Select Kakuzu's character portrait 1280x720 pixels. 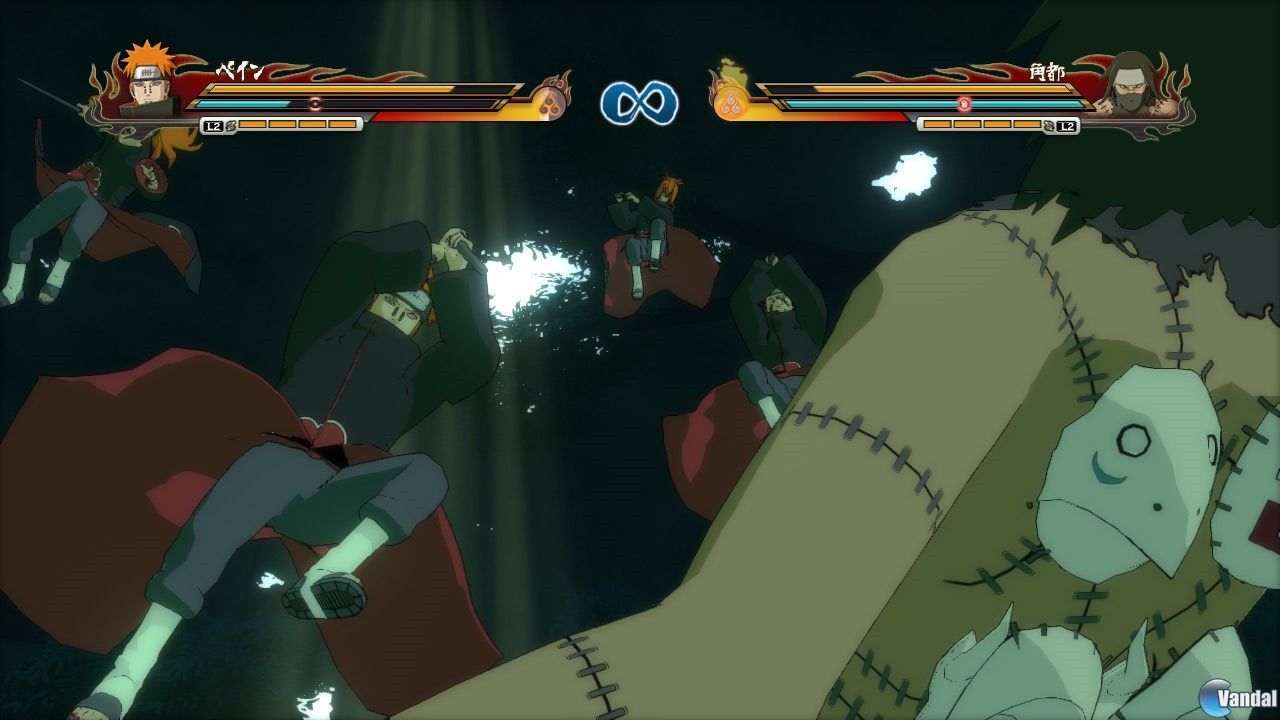pos(1133,88)
